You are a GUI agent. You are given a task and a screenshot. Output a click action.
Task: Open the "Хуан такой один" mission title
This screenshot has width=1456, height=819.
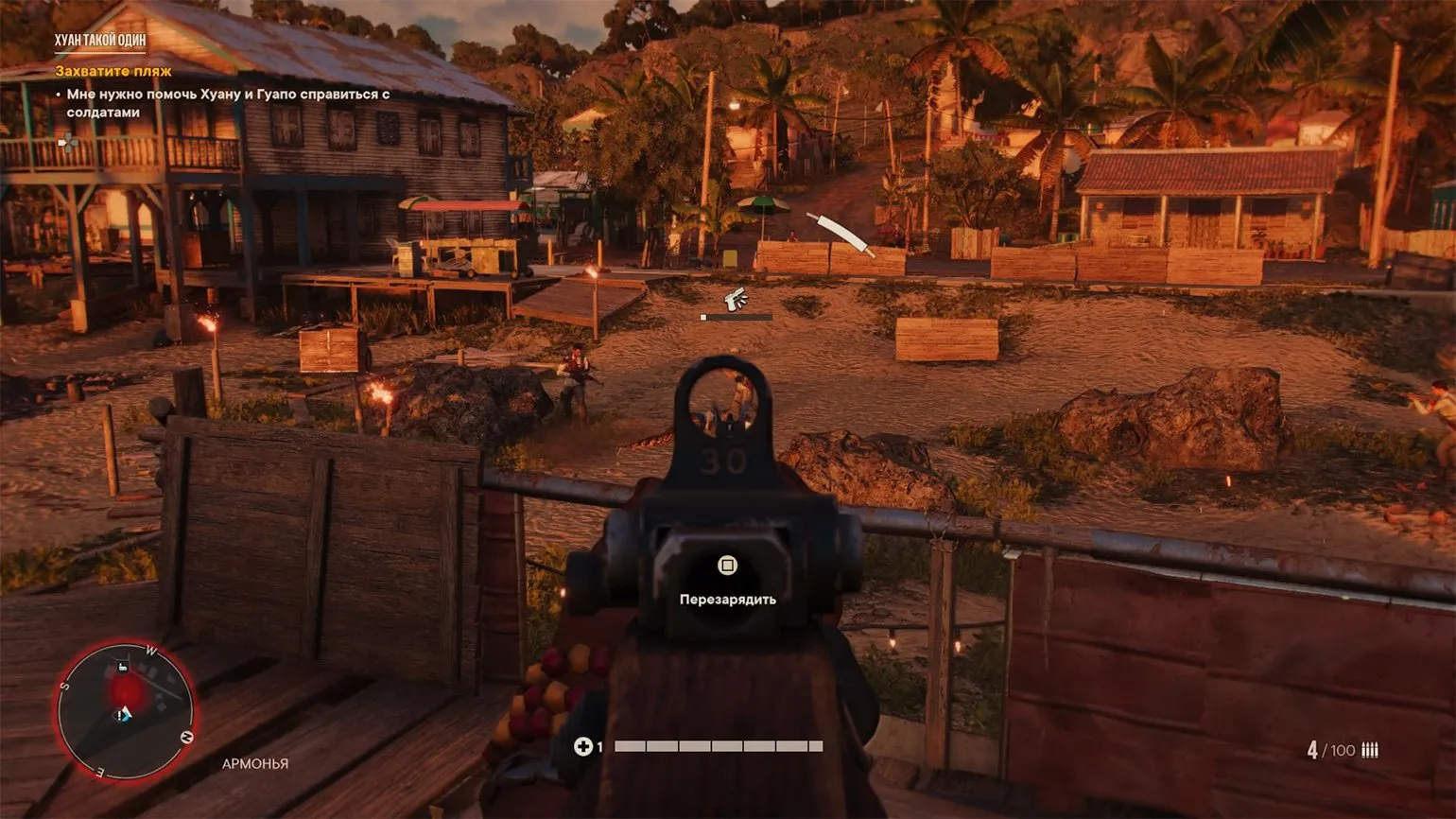[100, 41]
